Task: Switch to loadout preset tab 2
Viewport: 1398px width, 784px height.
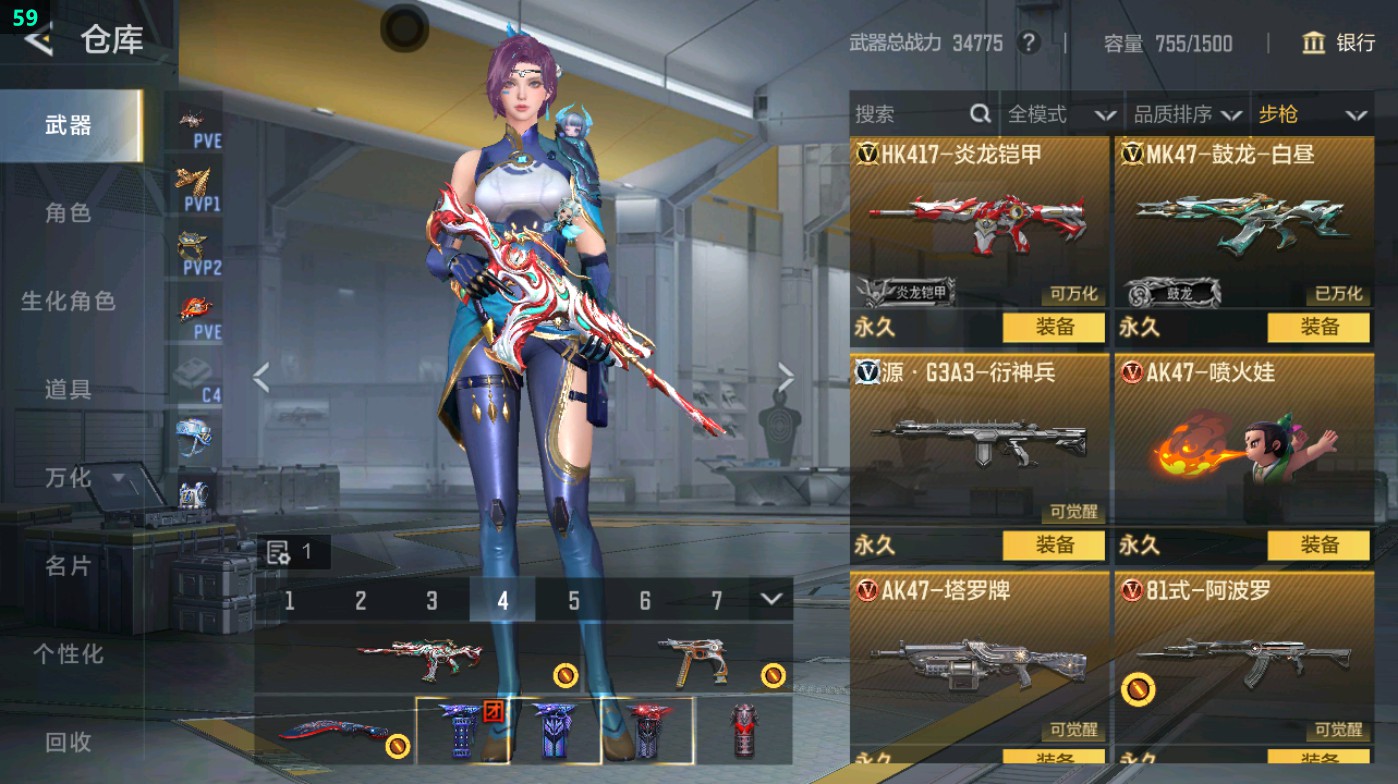Action: tap(360, 601)
